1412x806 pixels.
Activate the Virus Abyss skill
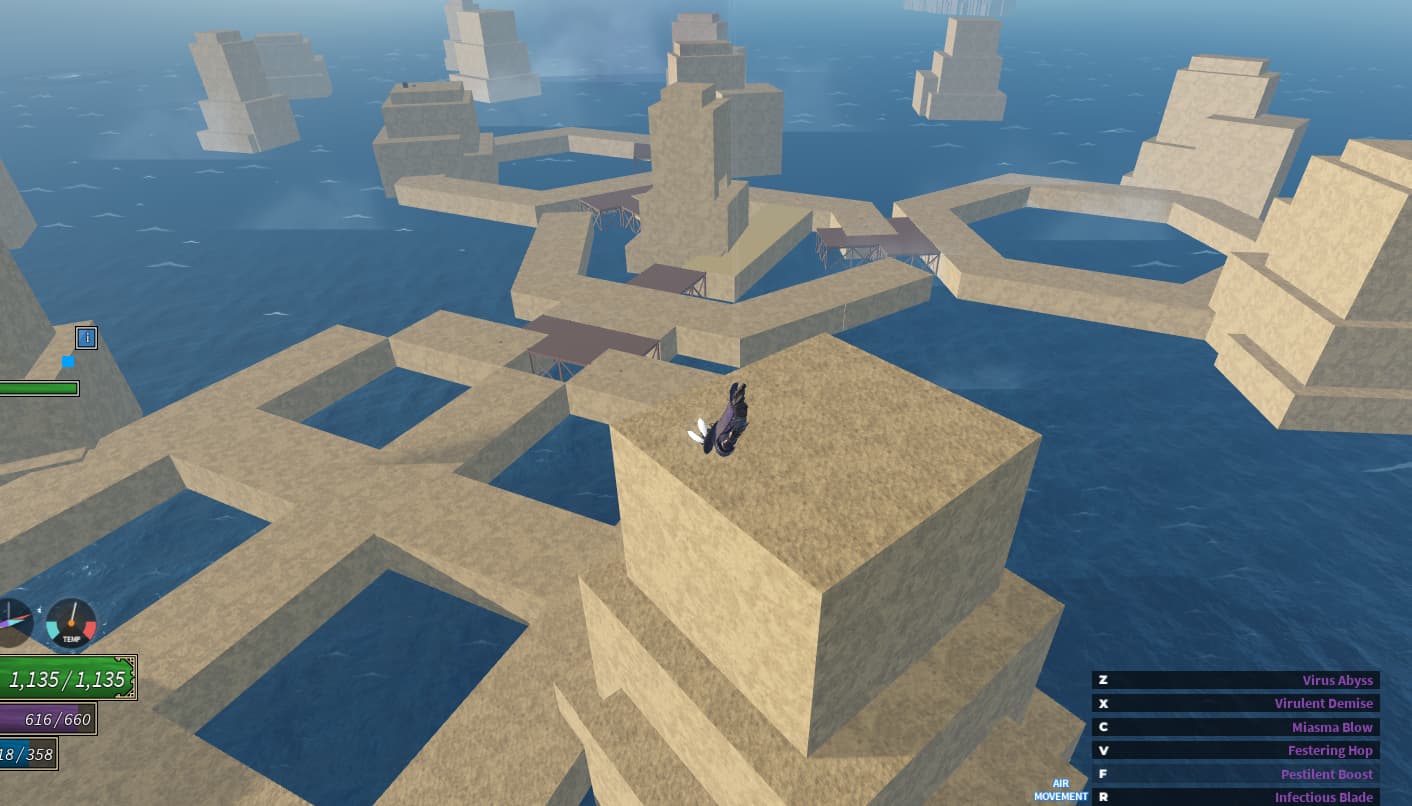pyautogui.click(x=1236, y=680)
